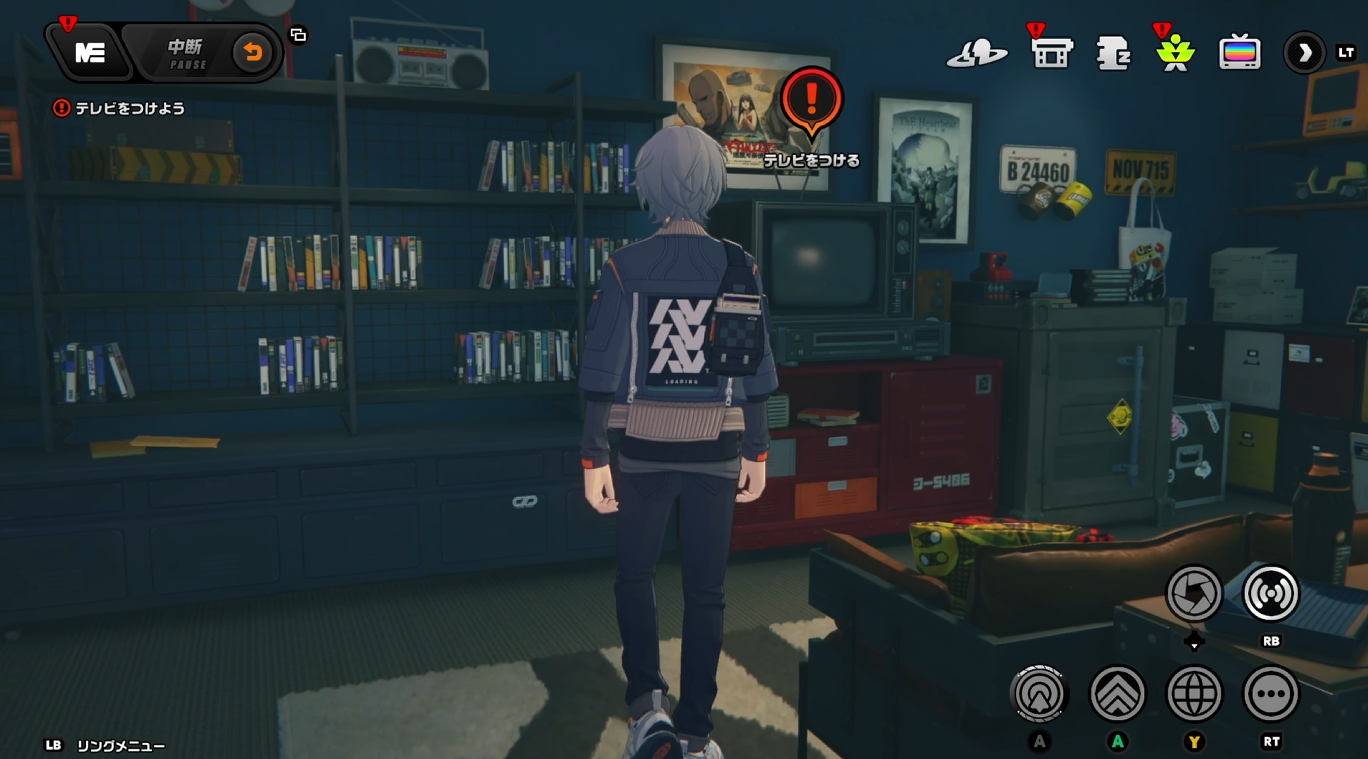Open the shop stall icon
This screenshot has width=1368, height=759.
[1051, 53]
